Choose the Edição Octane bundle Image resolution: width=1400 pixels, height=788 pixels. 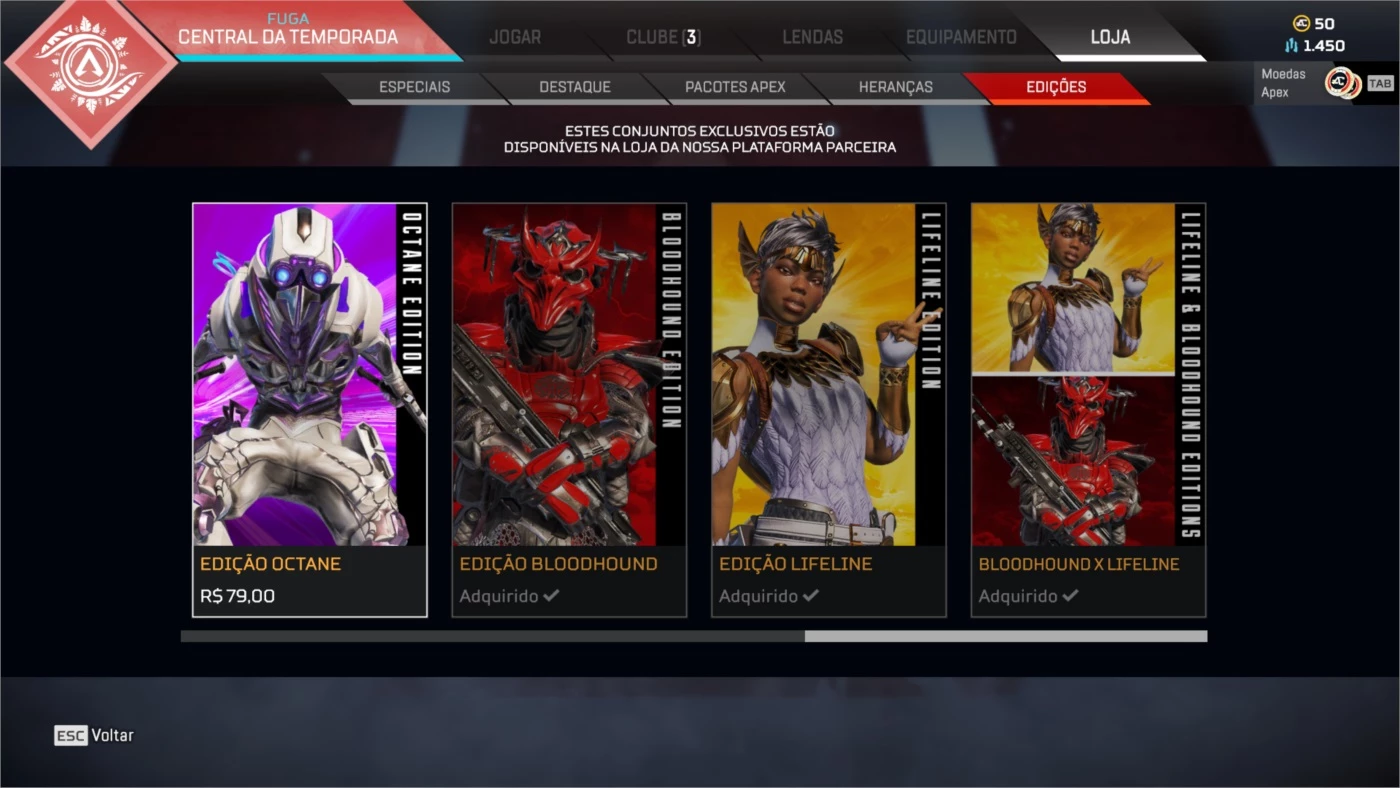(310, 410)
